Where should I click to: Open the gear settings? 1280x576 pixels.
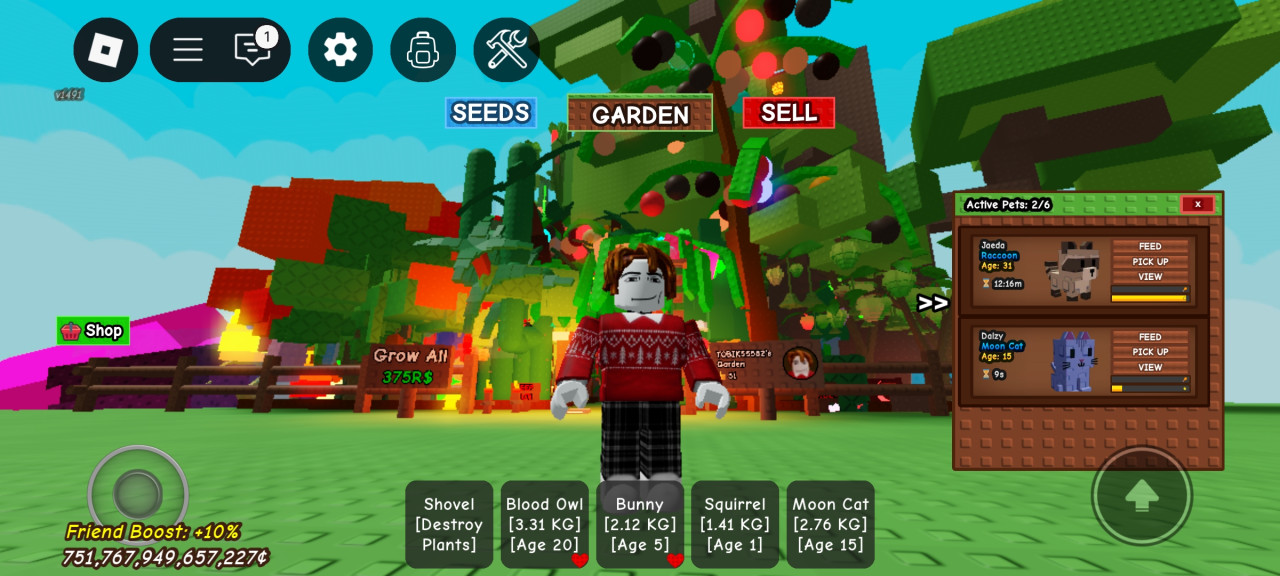[340, 50]
